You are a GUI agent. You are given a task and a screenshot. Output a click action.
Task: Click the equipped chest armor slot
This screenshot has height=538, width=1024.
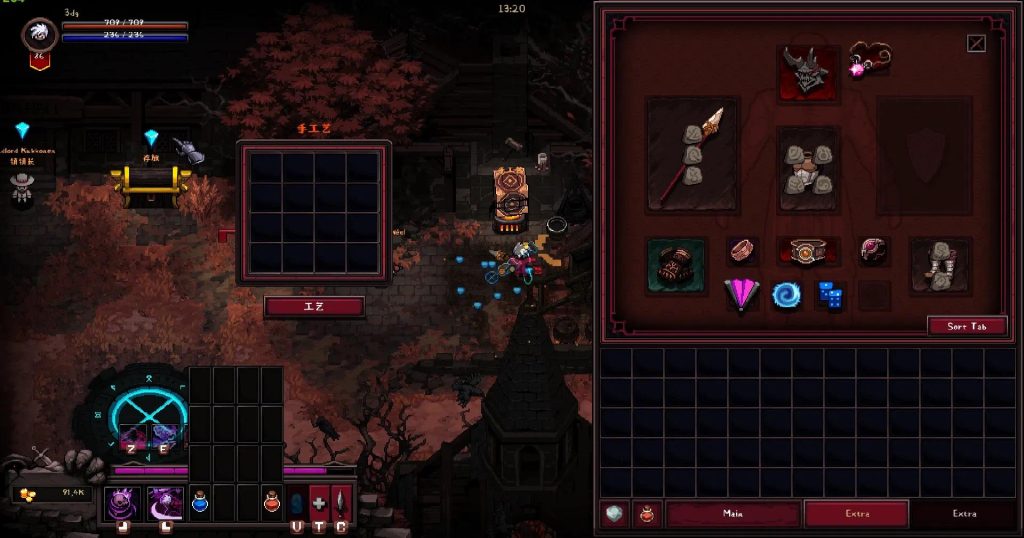808,168
